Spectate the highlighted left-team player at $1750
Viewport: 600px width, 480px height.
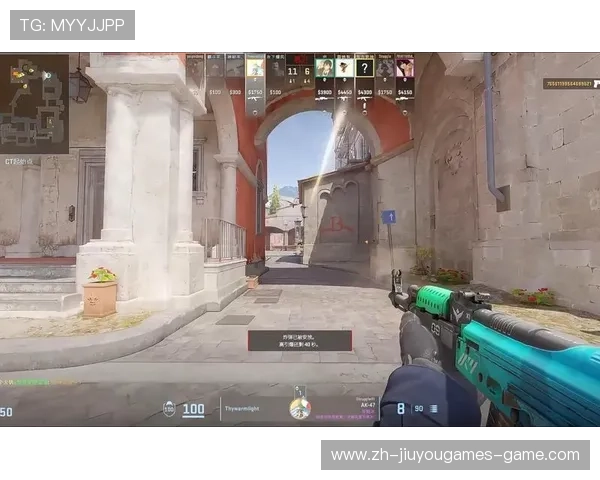[255, 68]
